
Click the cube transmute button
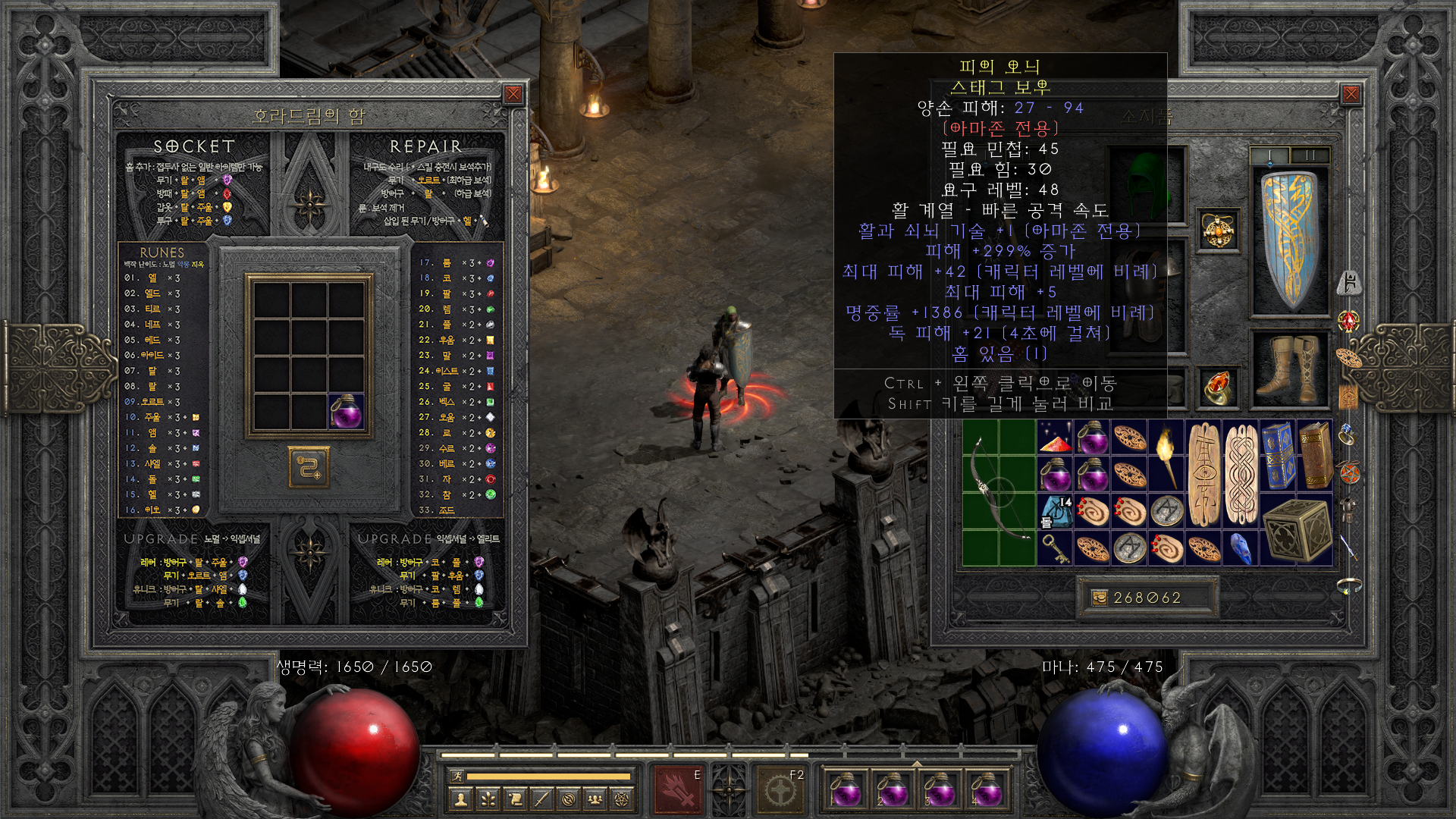click(309, 467)
